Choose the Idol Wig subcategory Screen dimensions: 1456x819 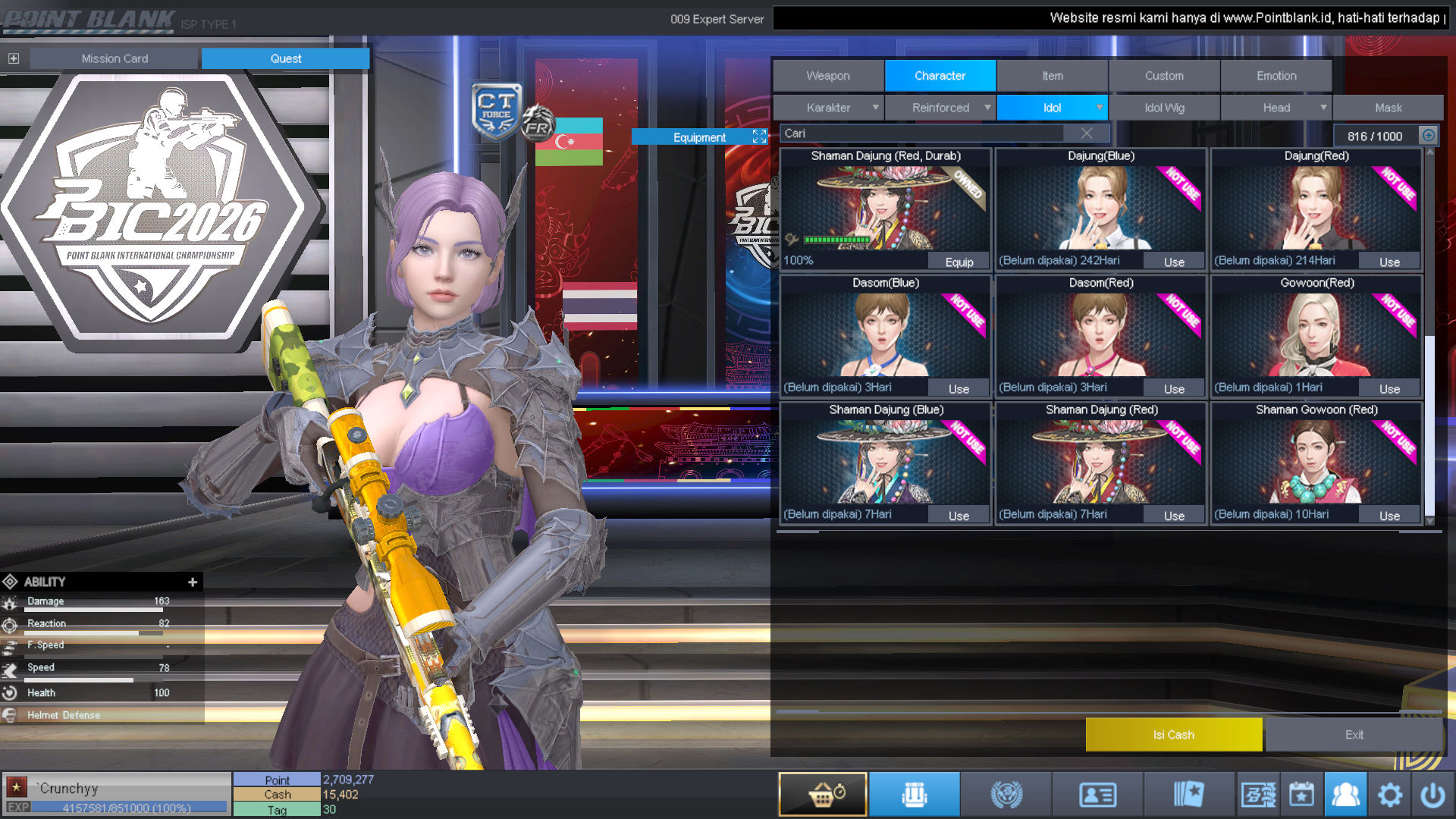click(x=1164, y=108)
